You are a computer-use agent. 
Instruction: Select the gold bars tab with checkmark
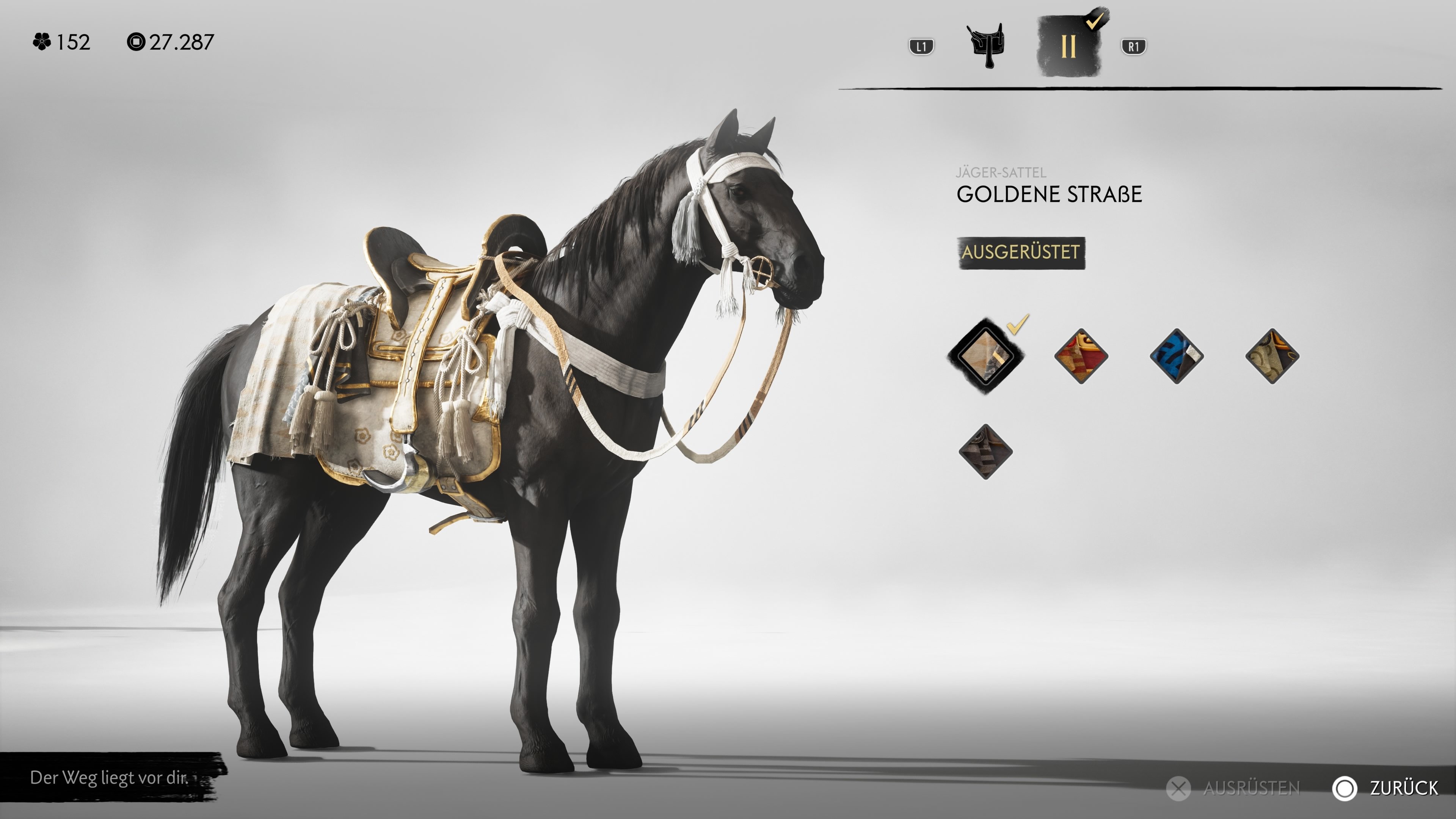pos(1069,46)
